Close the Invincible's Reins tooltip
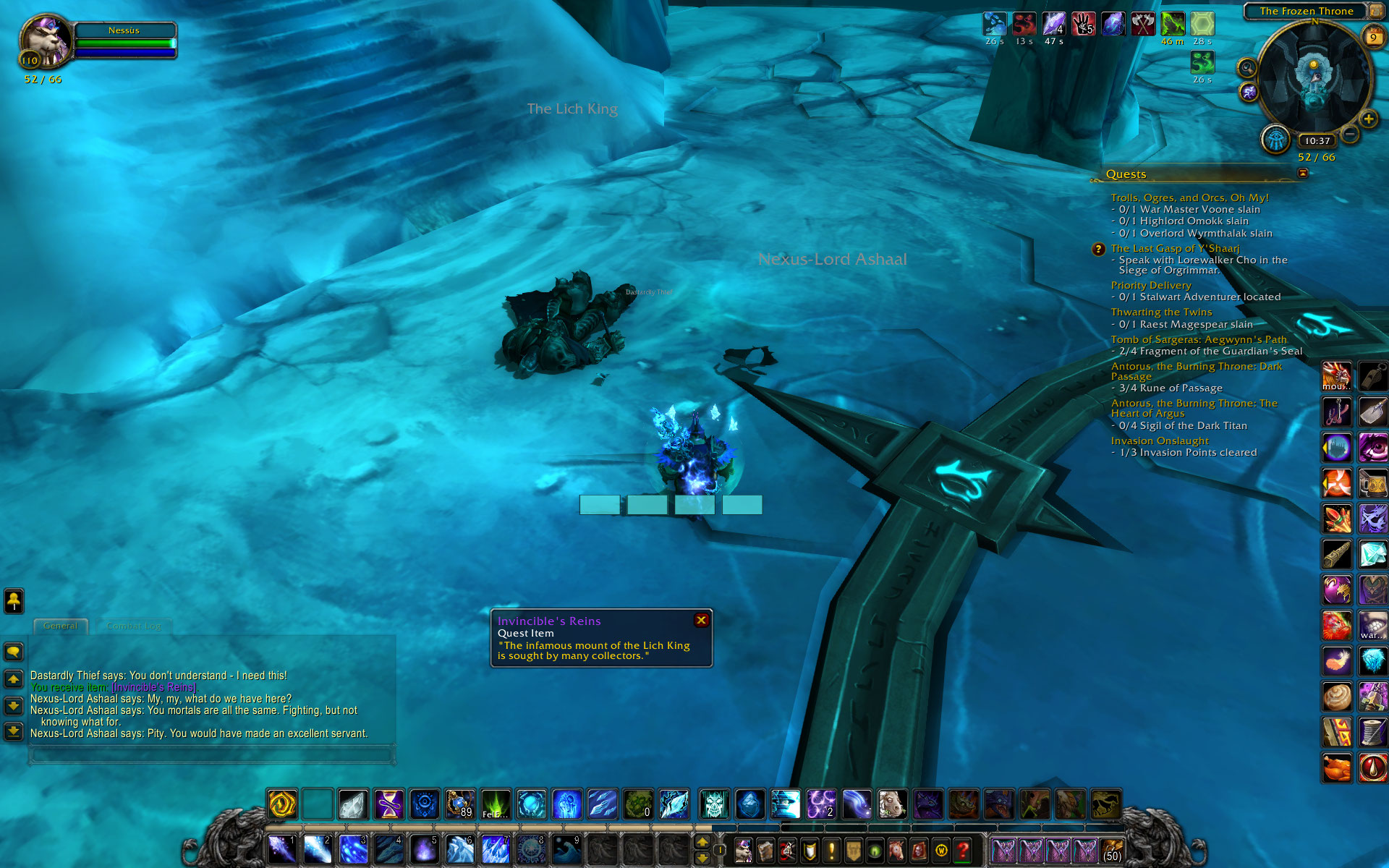The image size is (1389, 868). tap(701, 621)
